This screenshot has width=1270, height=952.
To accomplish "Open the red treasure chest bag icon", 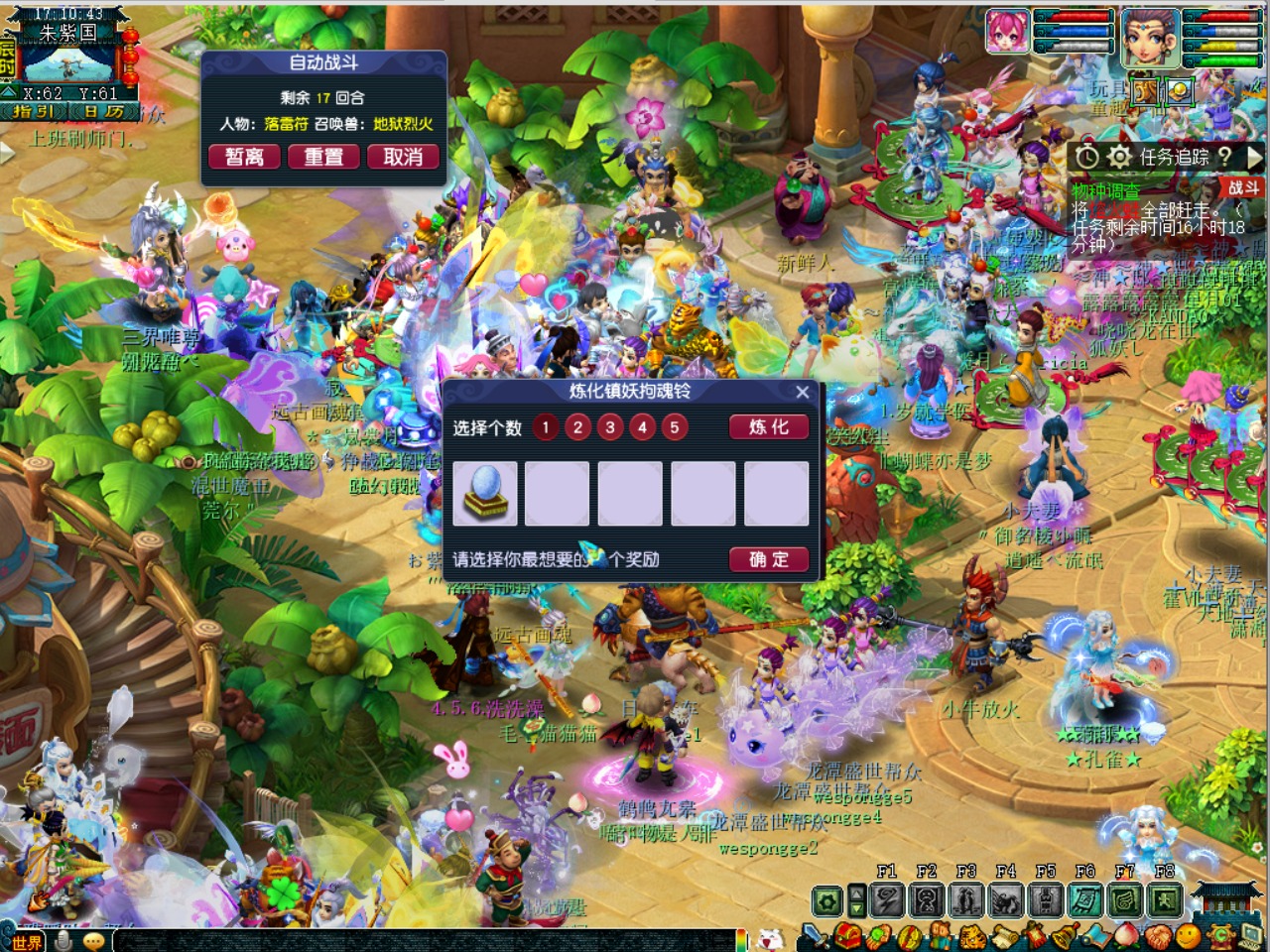I will click(845, 935).
